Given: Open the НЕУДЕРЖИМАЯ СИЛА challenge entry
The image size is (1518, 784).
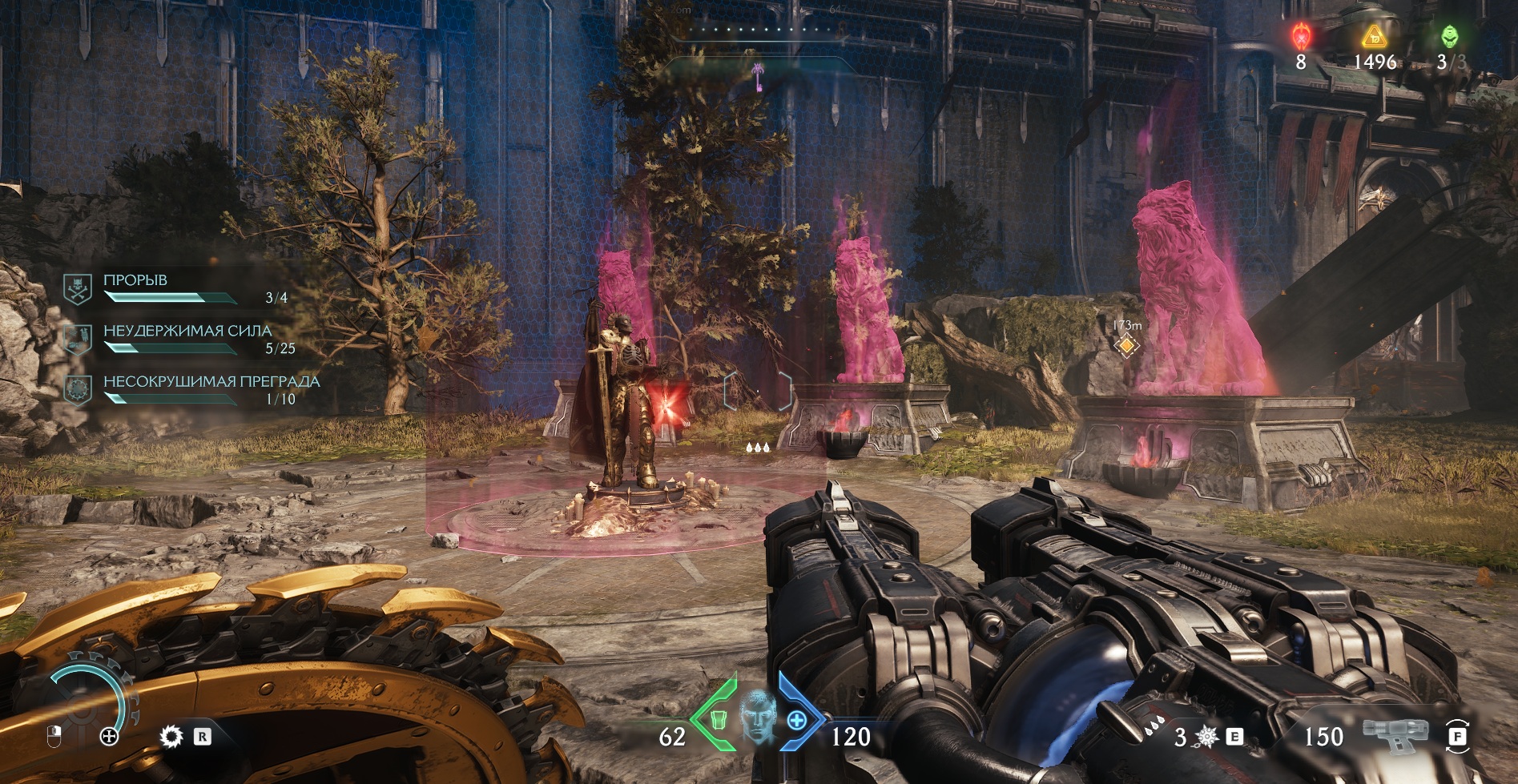Looking at the screenshot, I should coord(187,331).
